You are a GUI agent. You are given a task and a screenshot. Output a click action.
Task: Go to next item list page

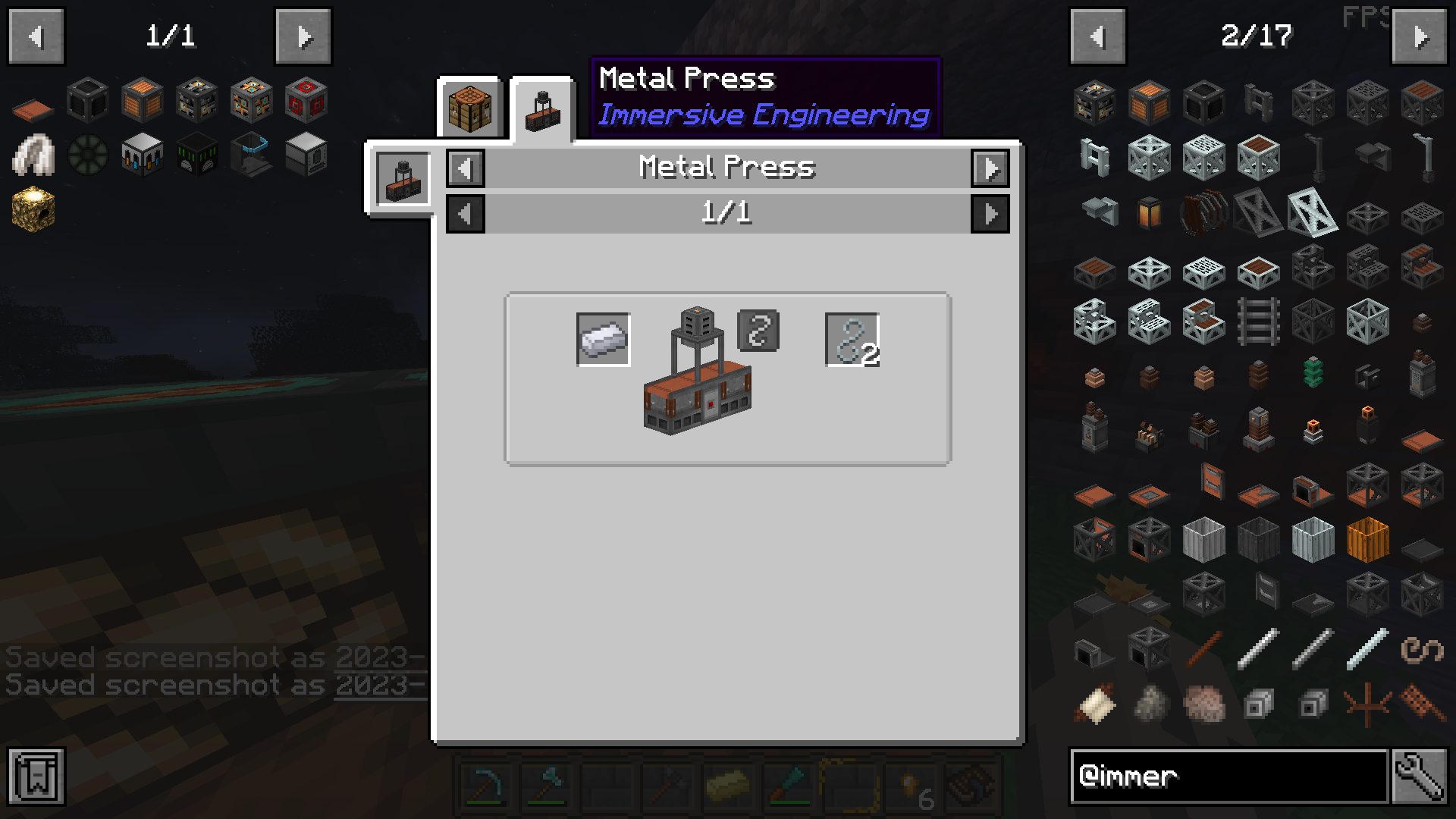click(1420, 36)
